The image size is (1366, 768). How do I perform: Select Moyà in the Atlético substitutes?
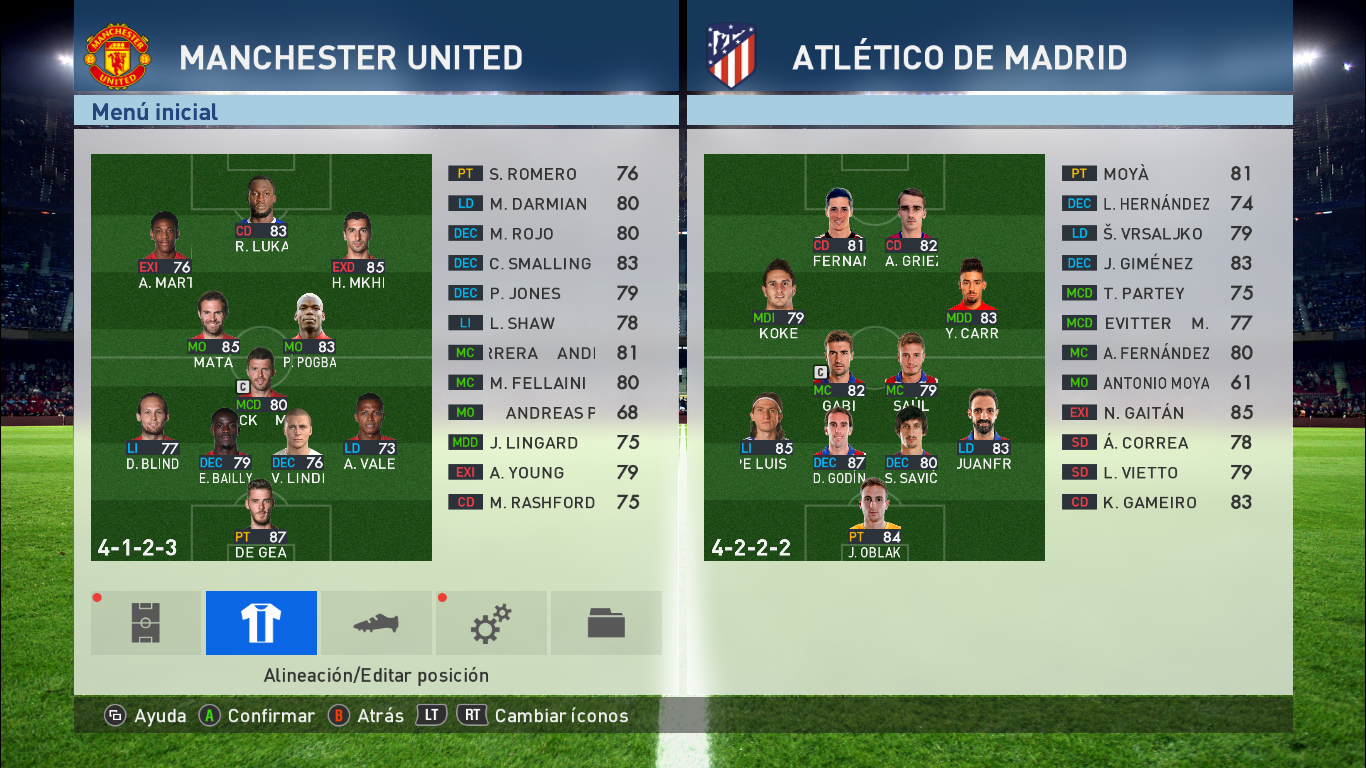point(1156,174)
